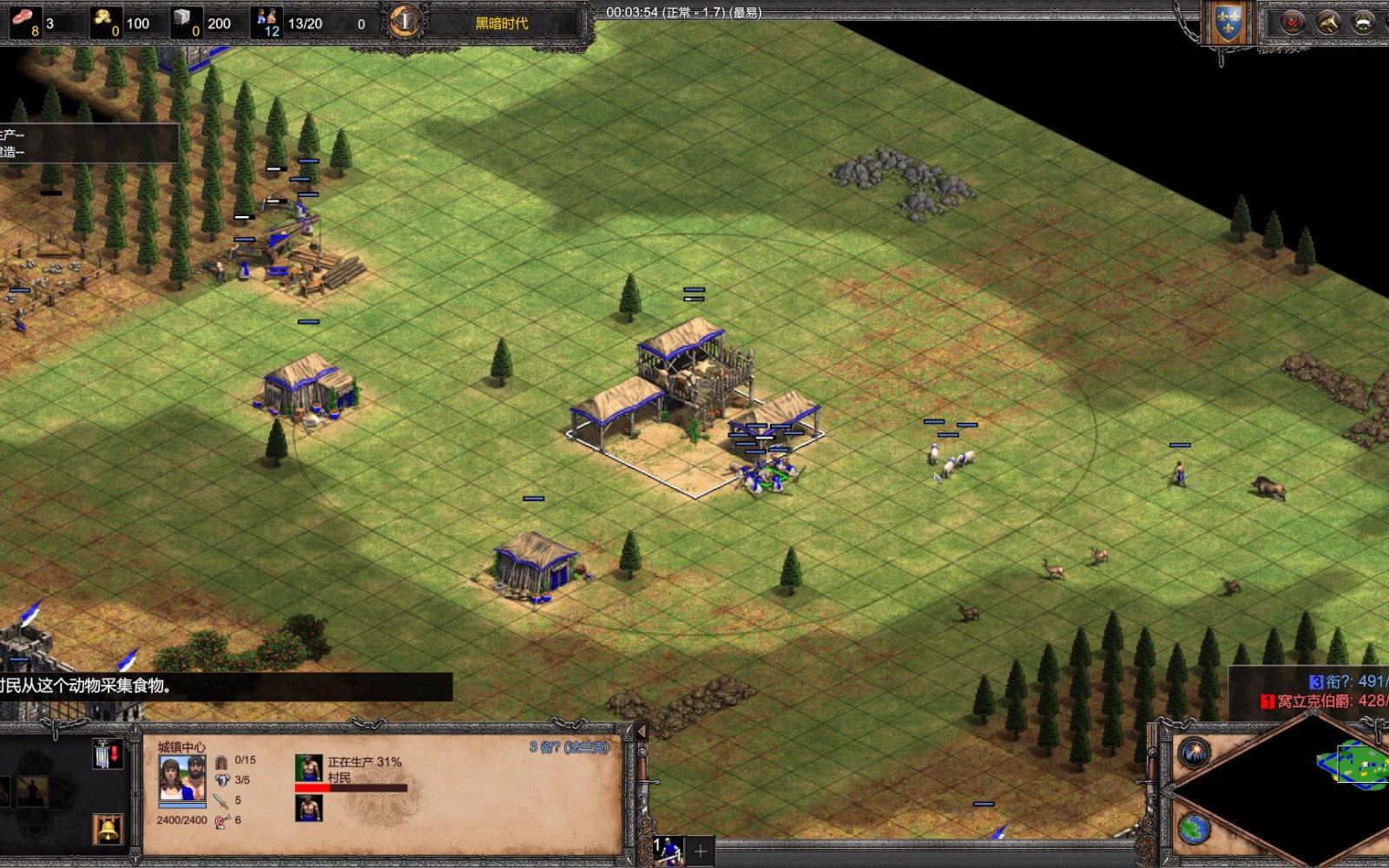The height and width of the screenshot is (868, 1389).
Task: Open the tech tree icon with golden branches
Action: [x=1328, y=23]
